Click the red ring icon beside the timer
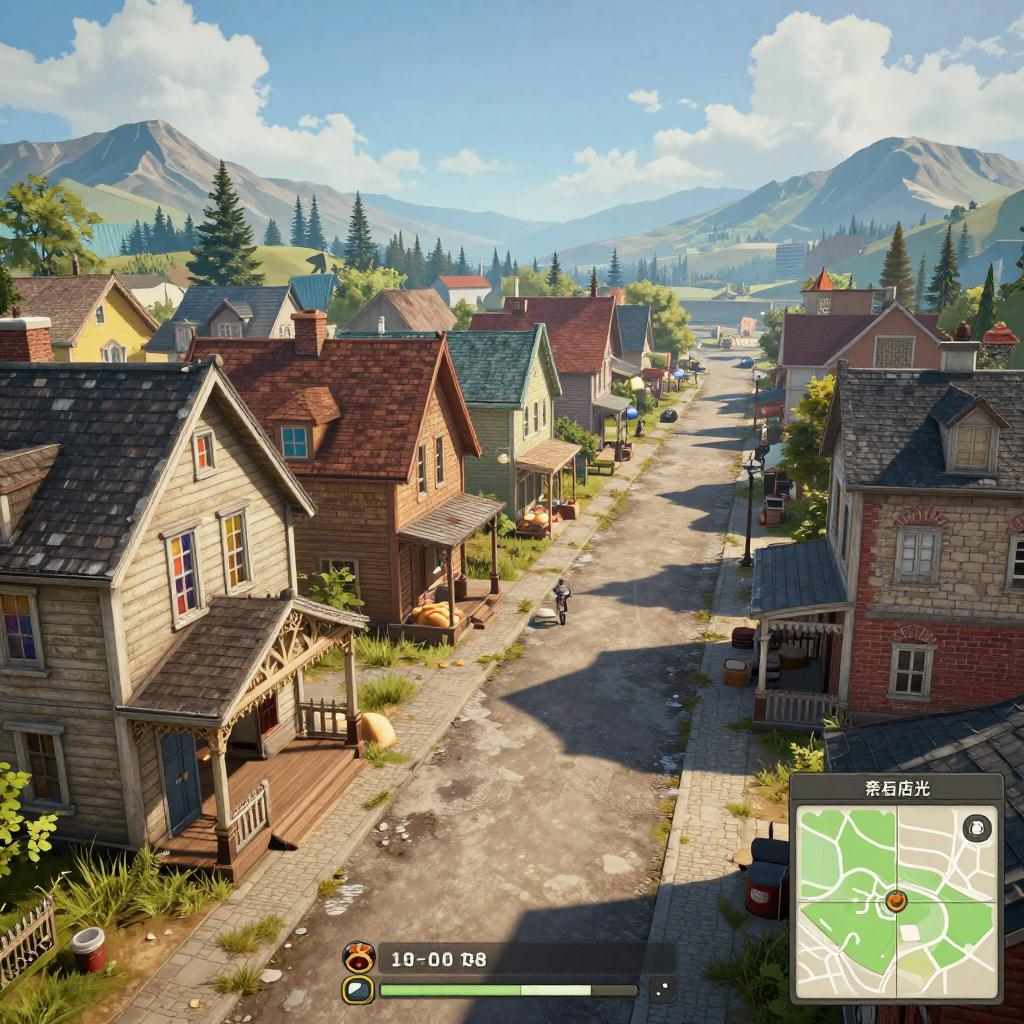1024x1024 pixels. [x=359, y=957]
